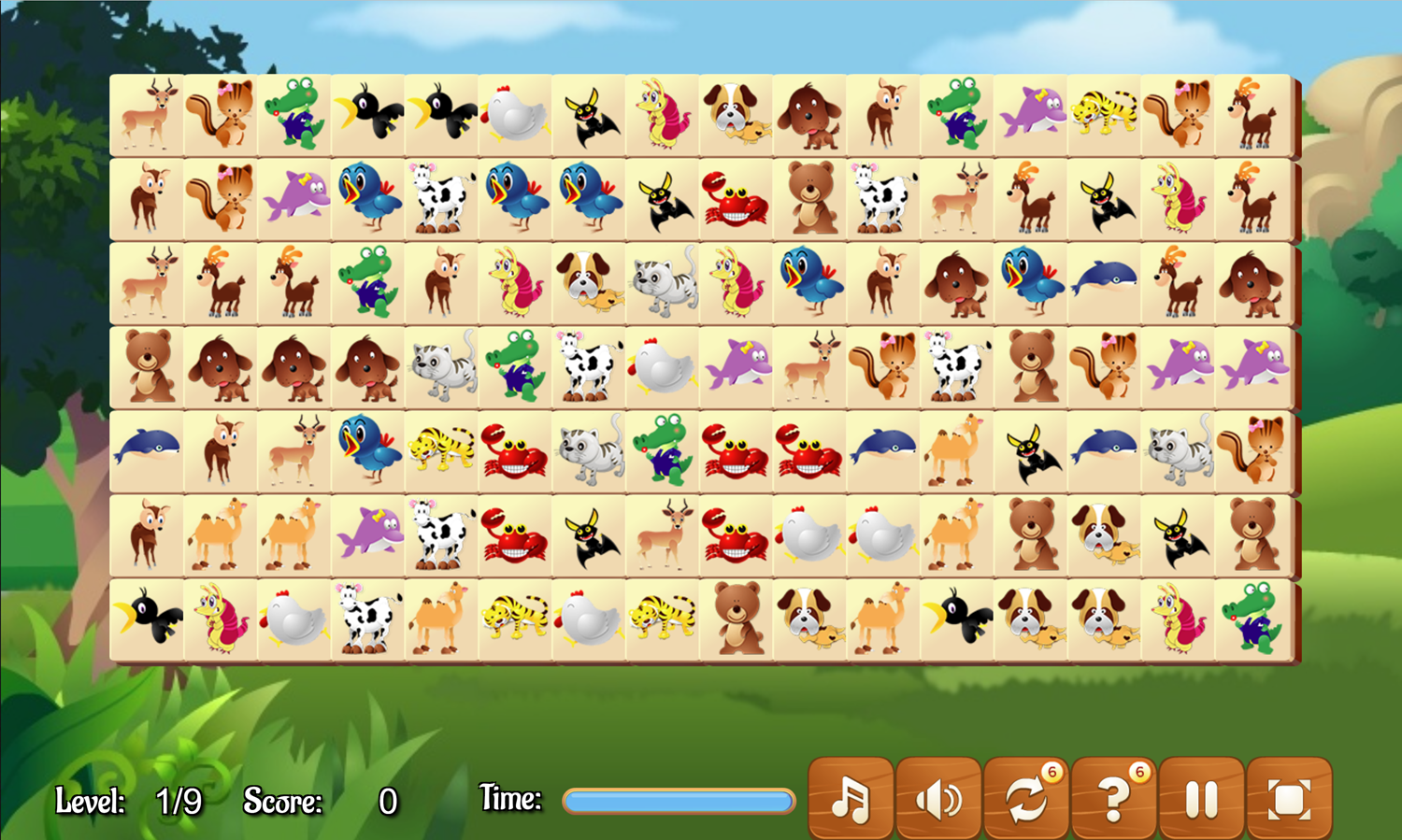Mute the sound effects
This screenshot has height=840, width=1402.
coord(940,800)
